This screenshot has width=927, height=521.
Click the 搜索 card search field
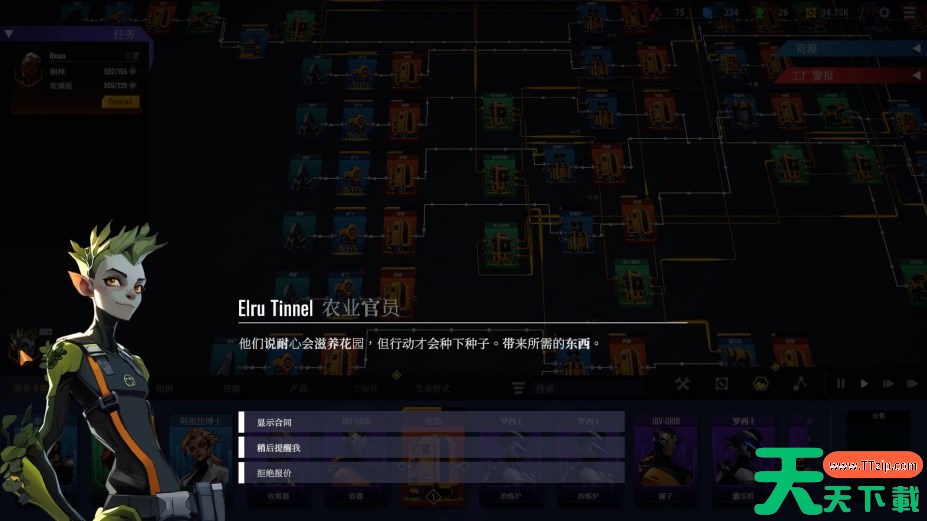[545, 388]
